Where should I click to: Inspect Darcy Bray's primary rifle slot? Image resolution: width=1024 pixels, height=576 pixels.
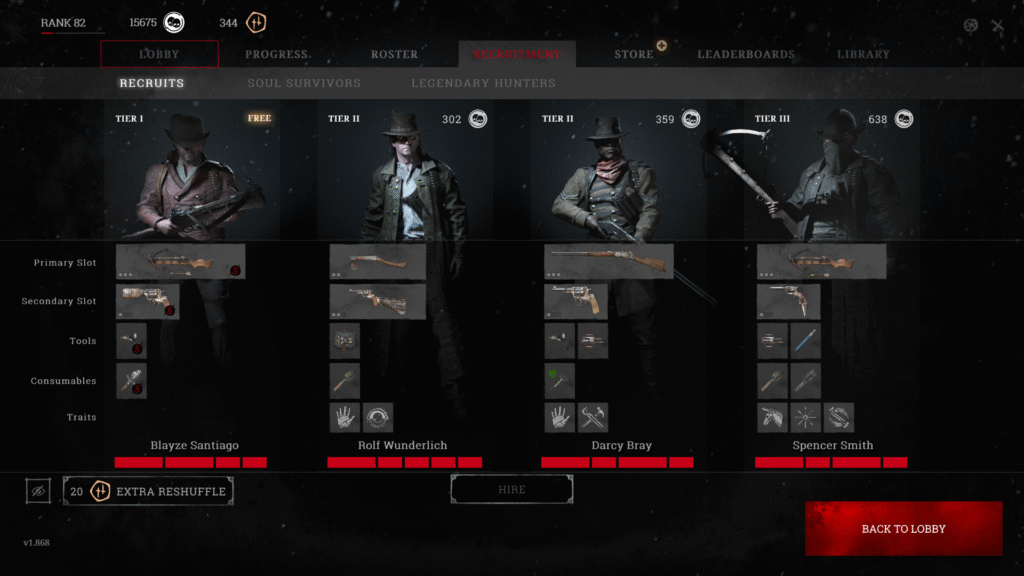pyautogui.click(x=608, y=261)
